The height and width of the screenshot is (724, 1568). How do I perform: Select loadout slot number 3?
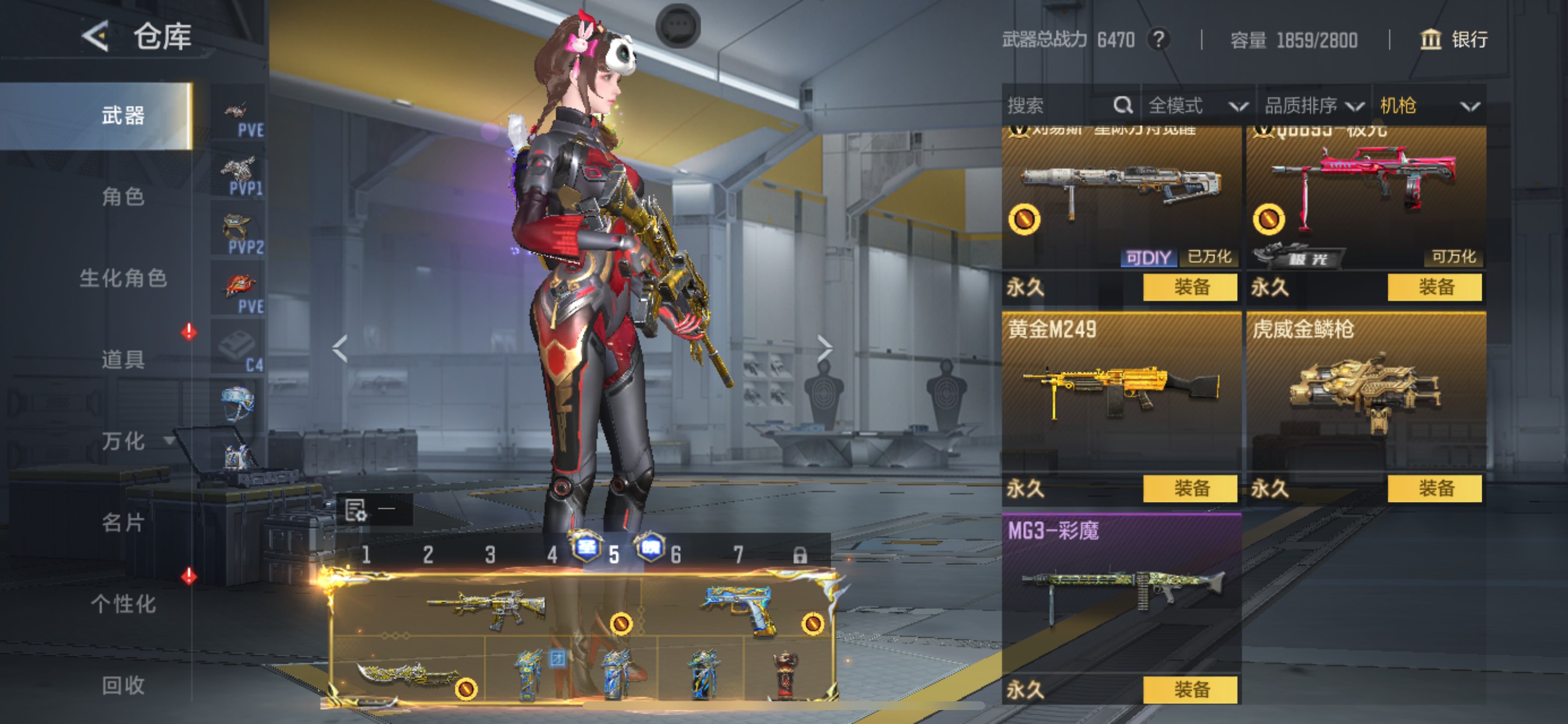tap(490, 554)
